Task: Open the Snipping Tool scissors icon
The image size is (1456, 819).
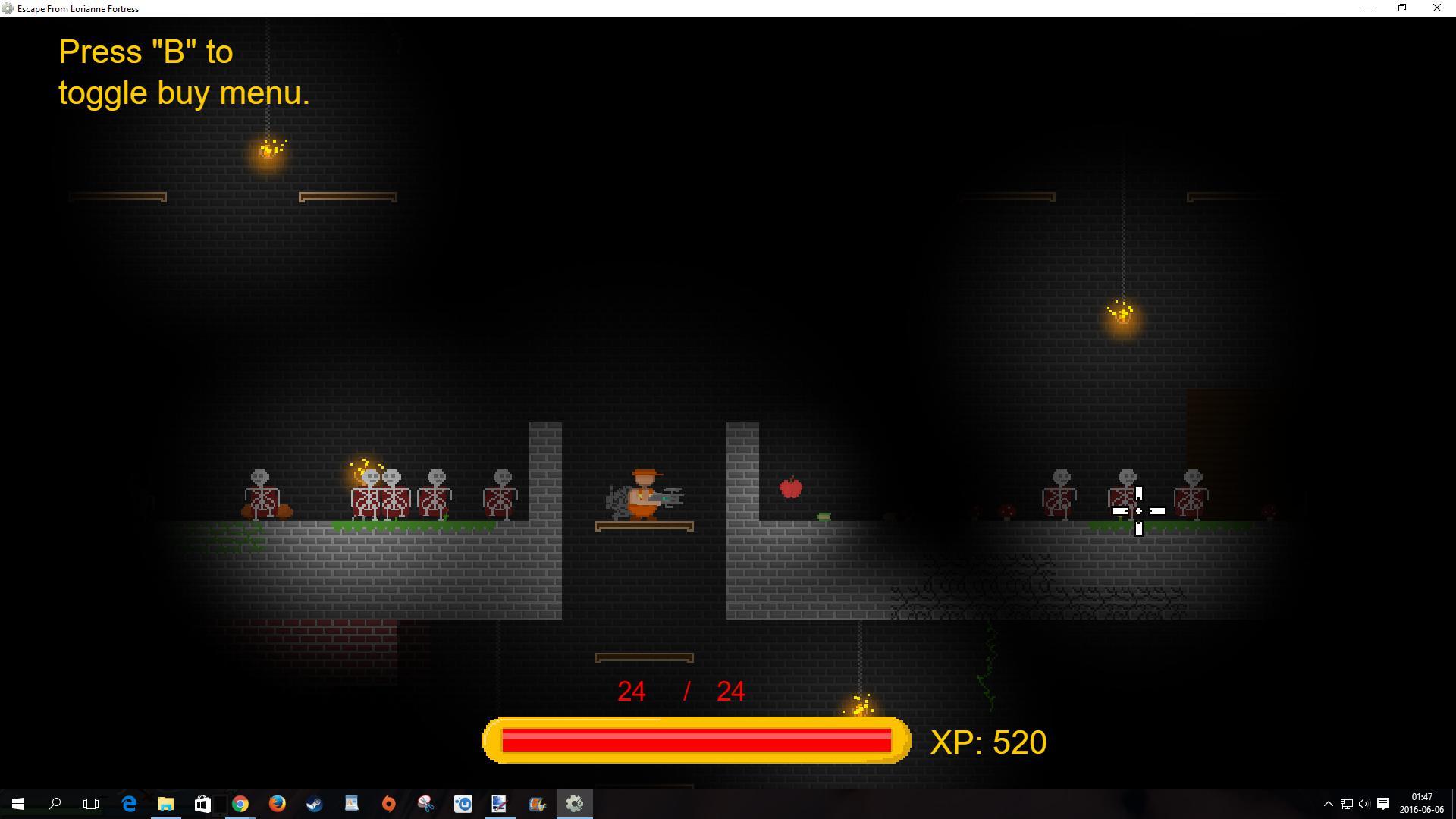Action: point(425,803)
